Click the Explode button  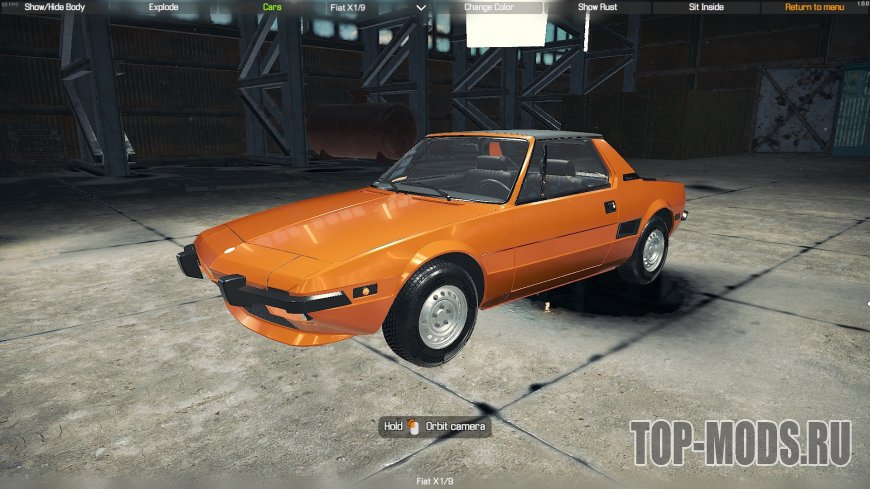[163, 7]
